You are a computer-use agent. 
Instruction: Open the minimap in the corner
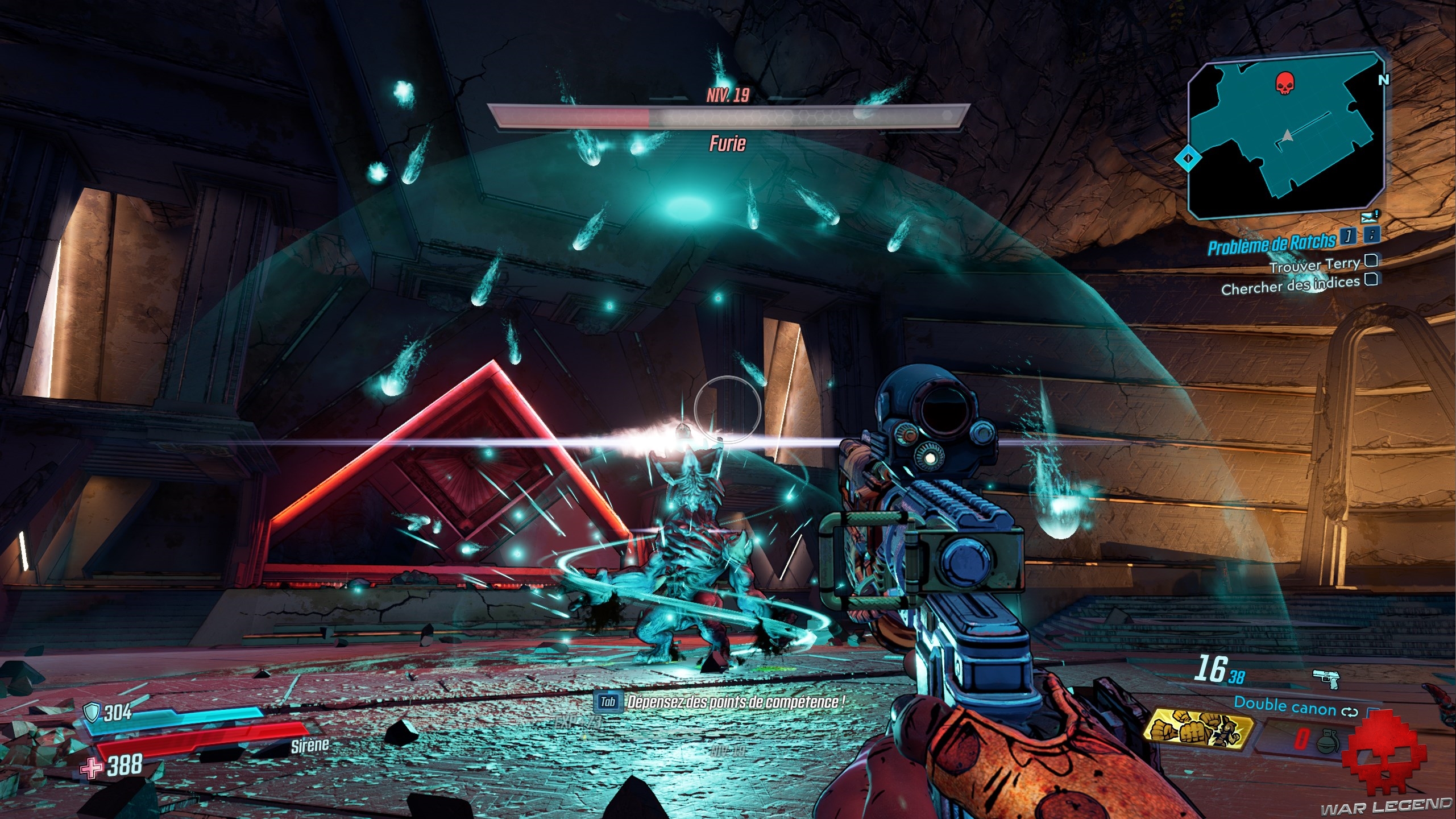pyautogui.click(x=1285, y=136)
